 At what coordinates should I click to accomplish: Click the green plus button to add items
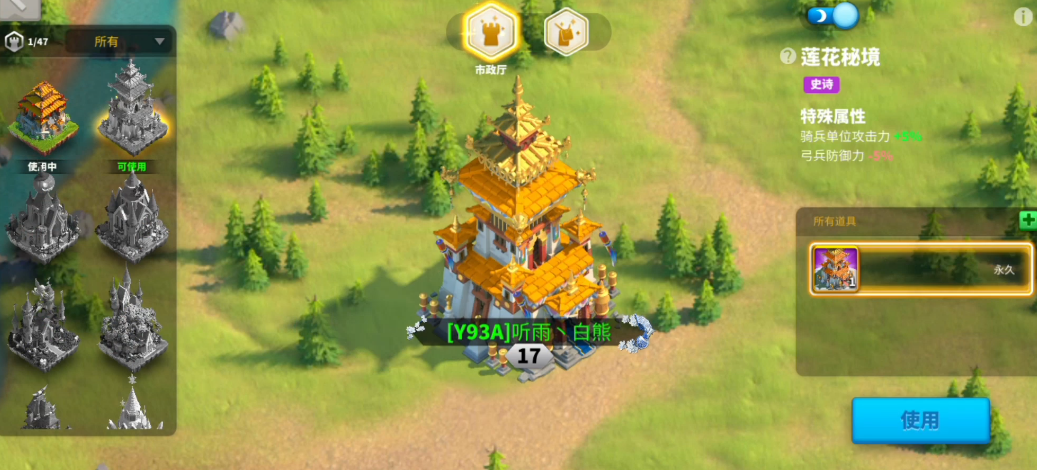(1027, 221)
